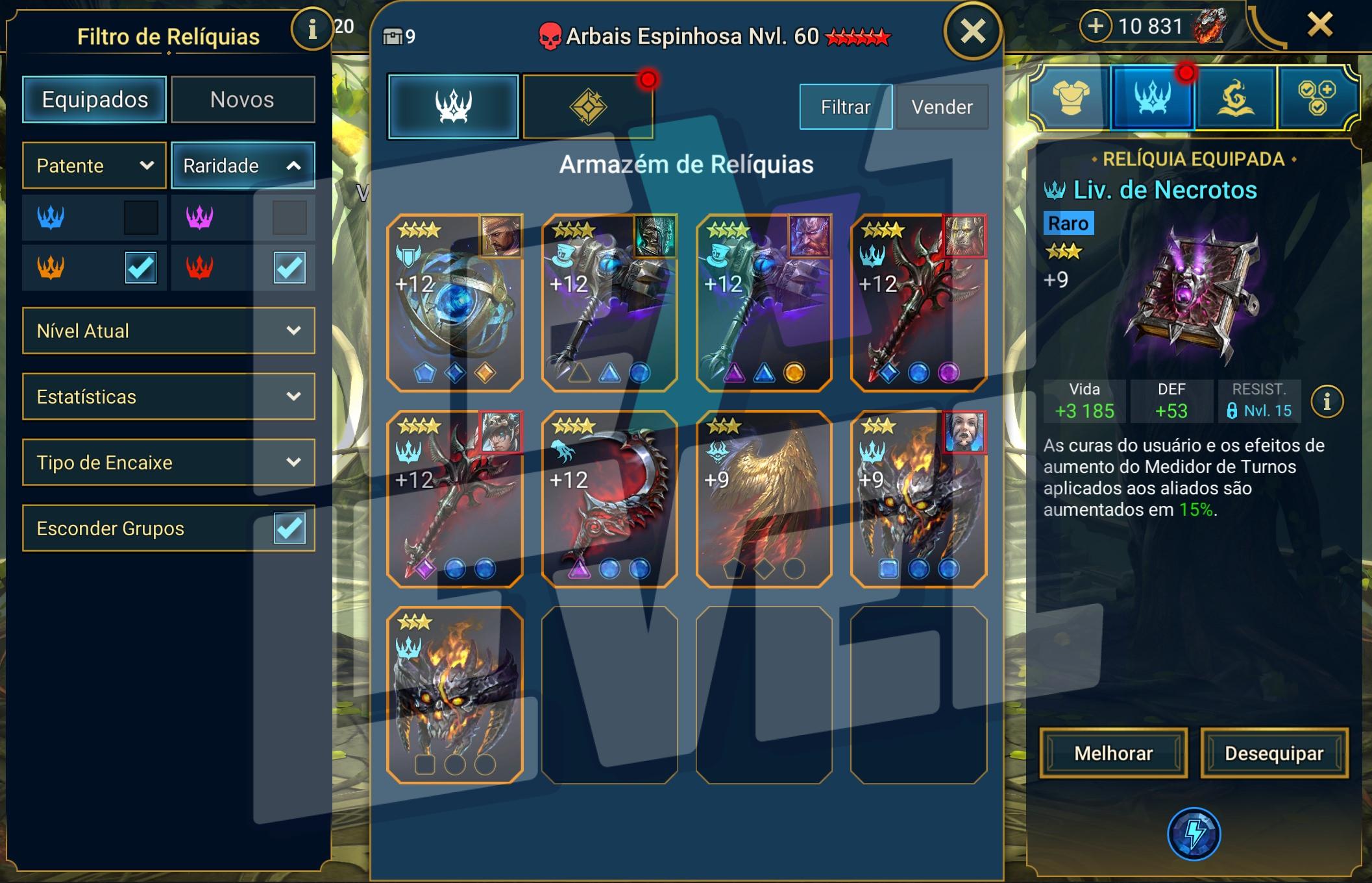Viewport: 1372px width, 883px height.
Task: Select the golden wings relic
Action: pyautogui.click(x=764, y=499)
